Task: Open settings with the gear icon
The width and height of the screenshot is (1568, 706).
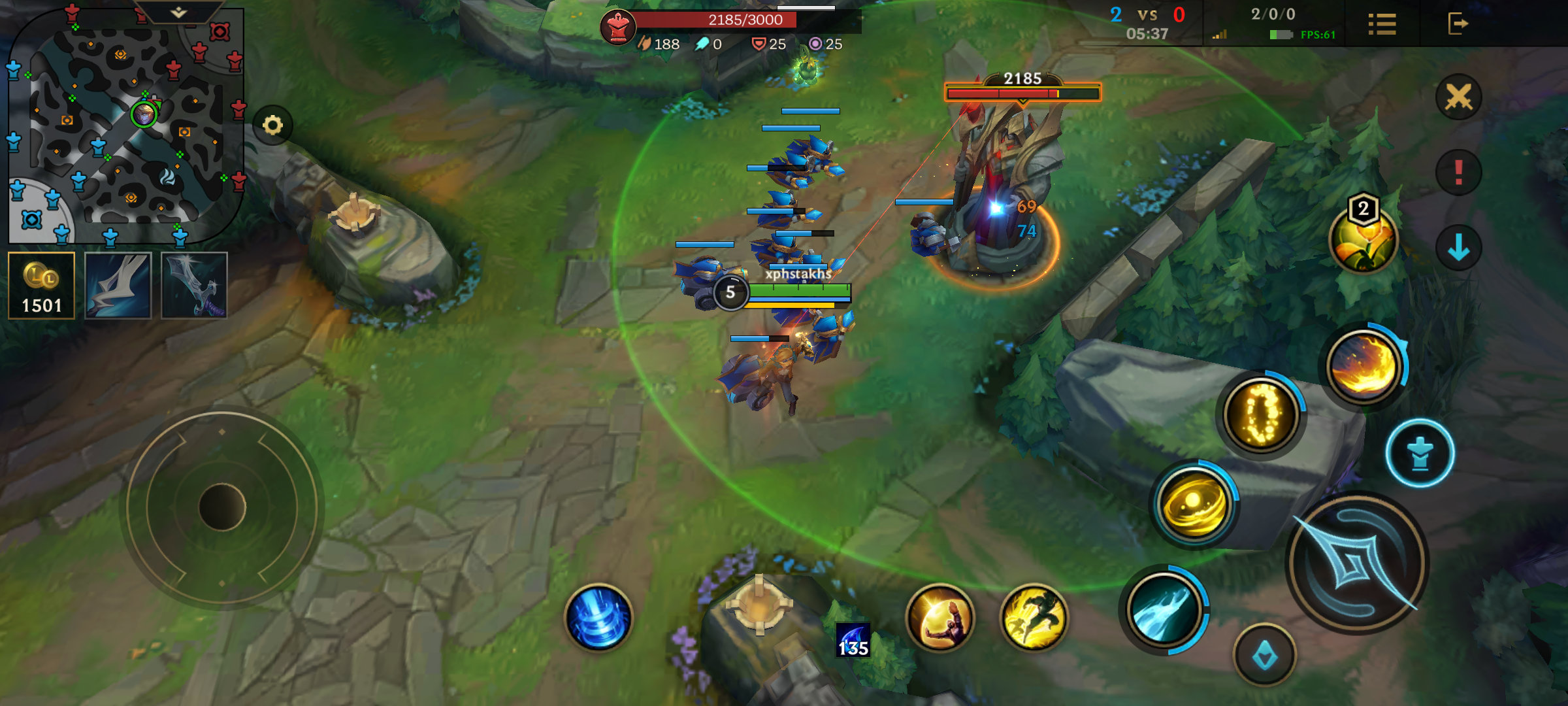Action: [272, 125]
